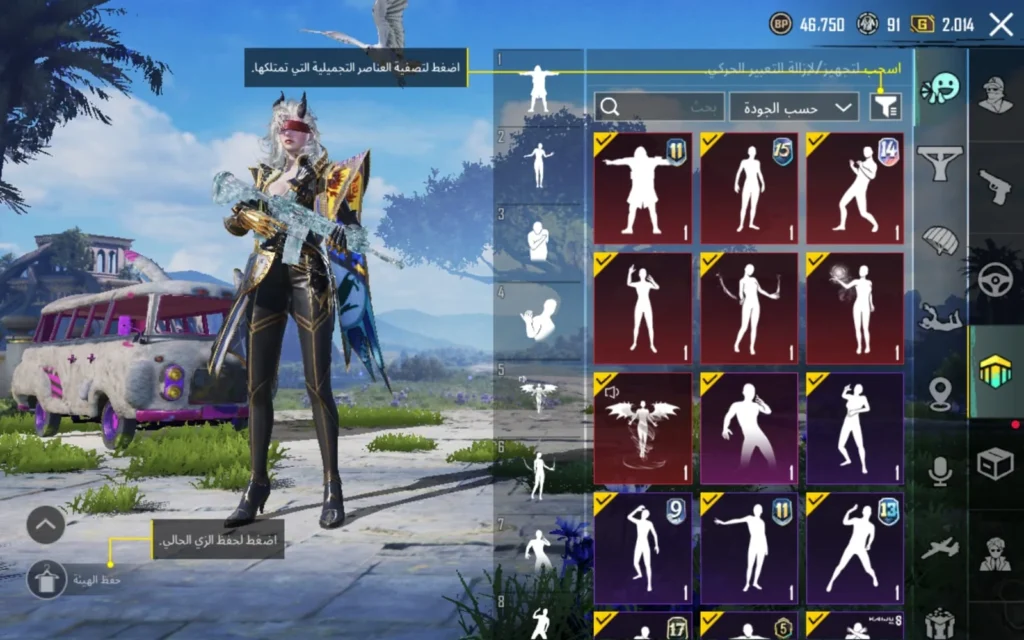Save the current outfit with the hanger button
Viewport: 1024px width, 640px height.
click(46, 579)
